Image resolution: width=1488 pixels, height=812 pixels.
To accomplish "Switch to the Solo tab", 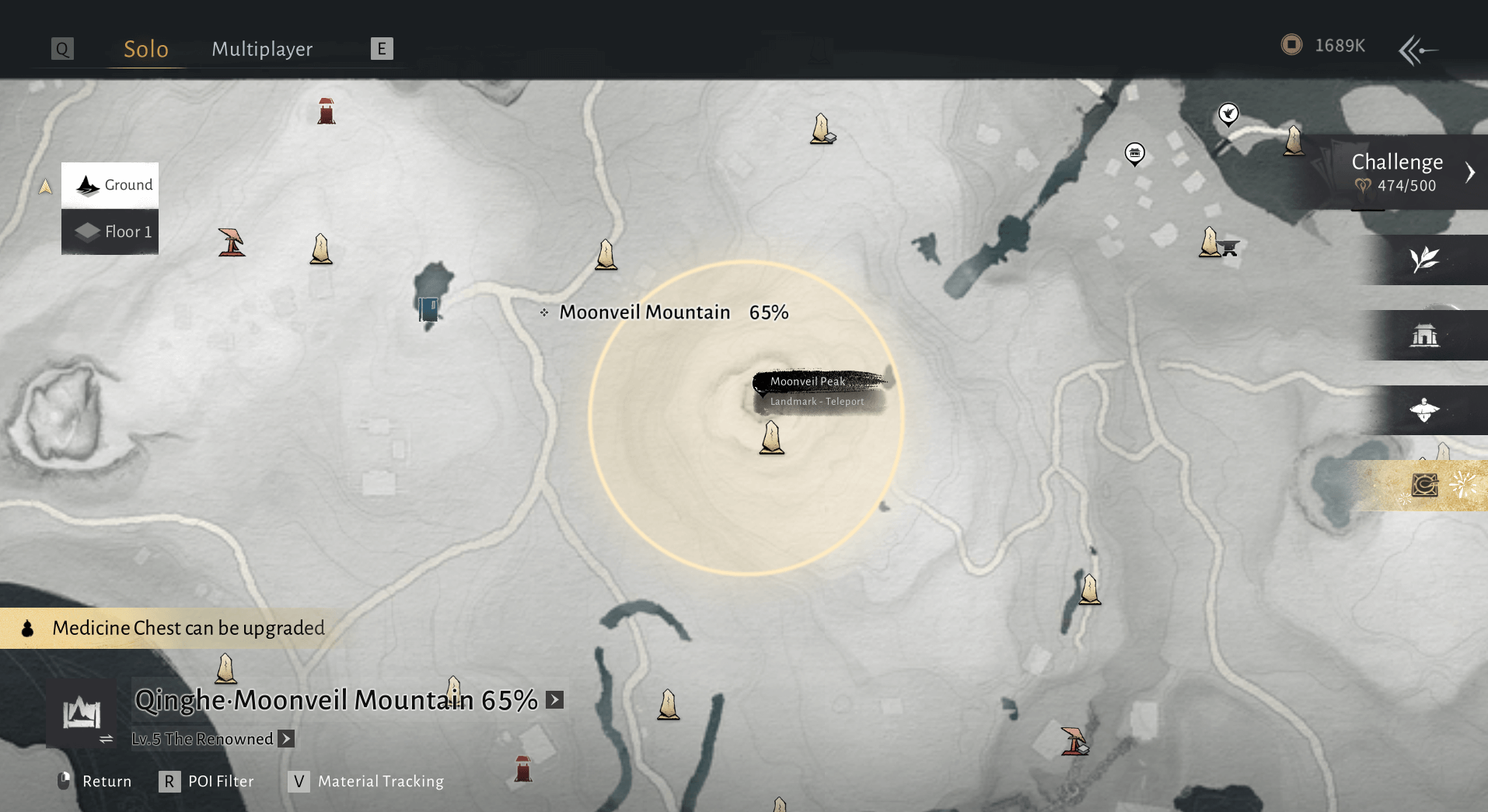I will [x=146, y=49].
